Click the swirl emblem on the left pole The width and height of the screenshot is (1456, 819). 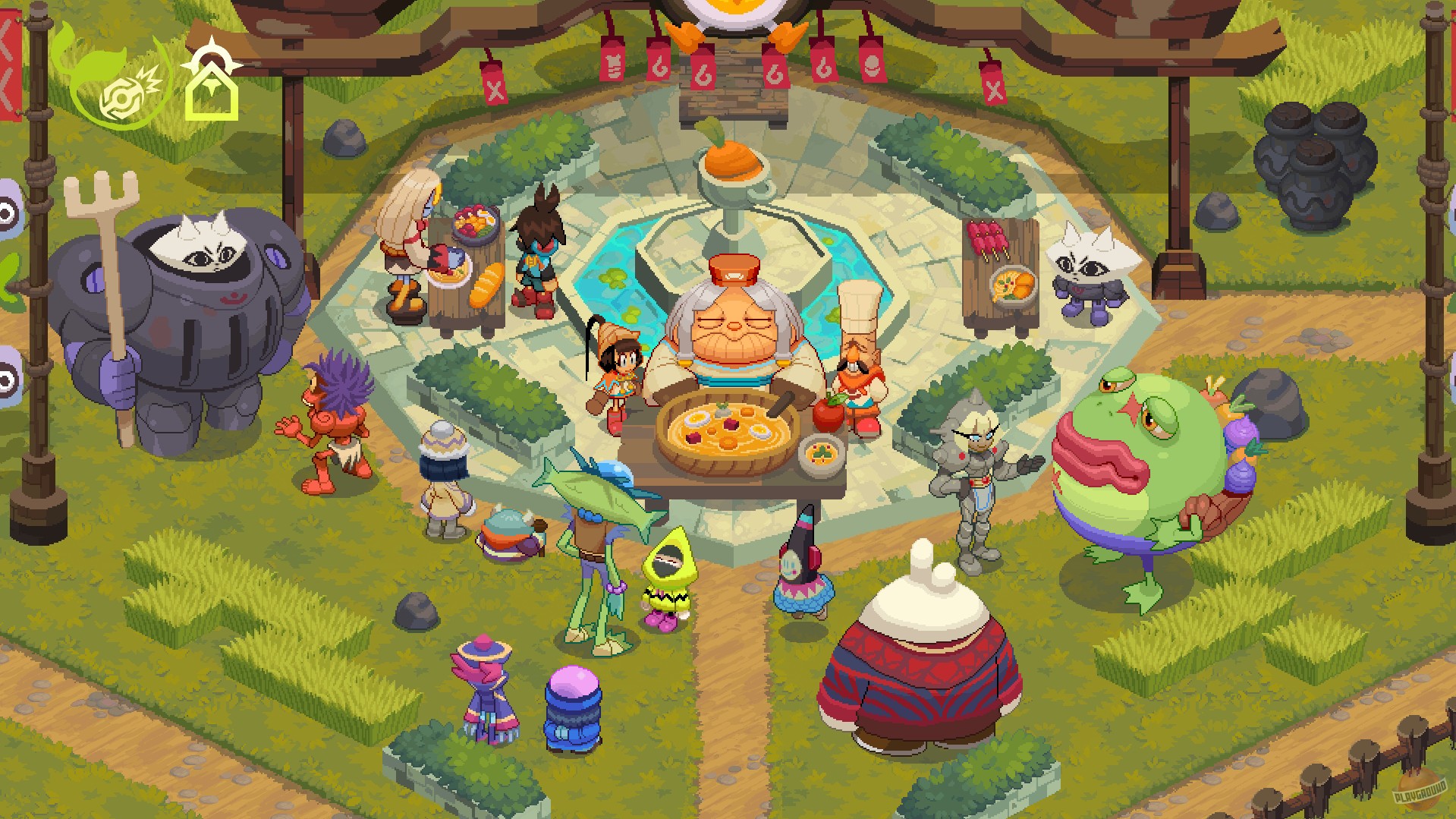(x=6, y=211)
